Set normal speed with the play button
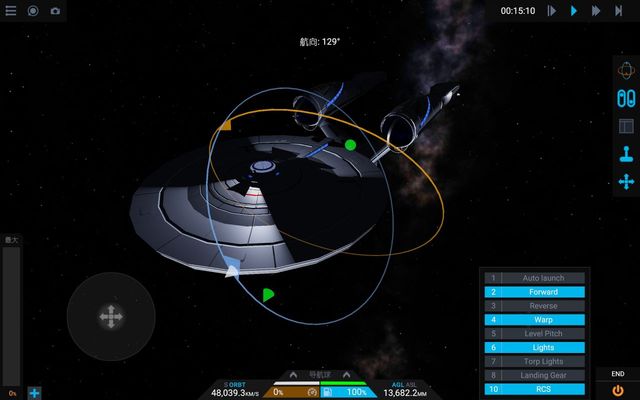 tap(574, 11)
